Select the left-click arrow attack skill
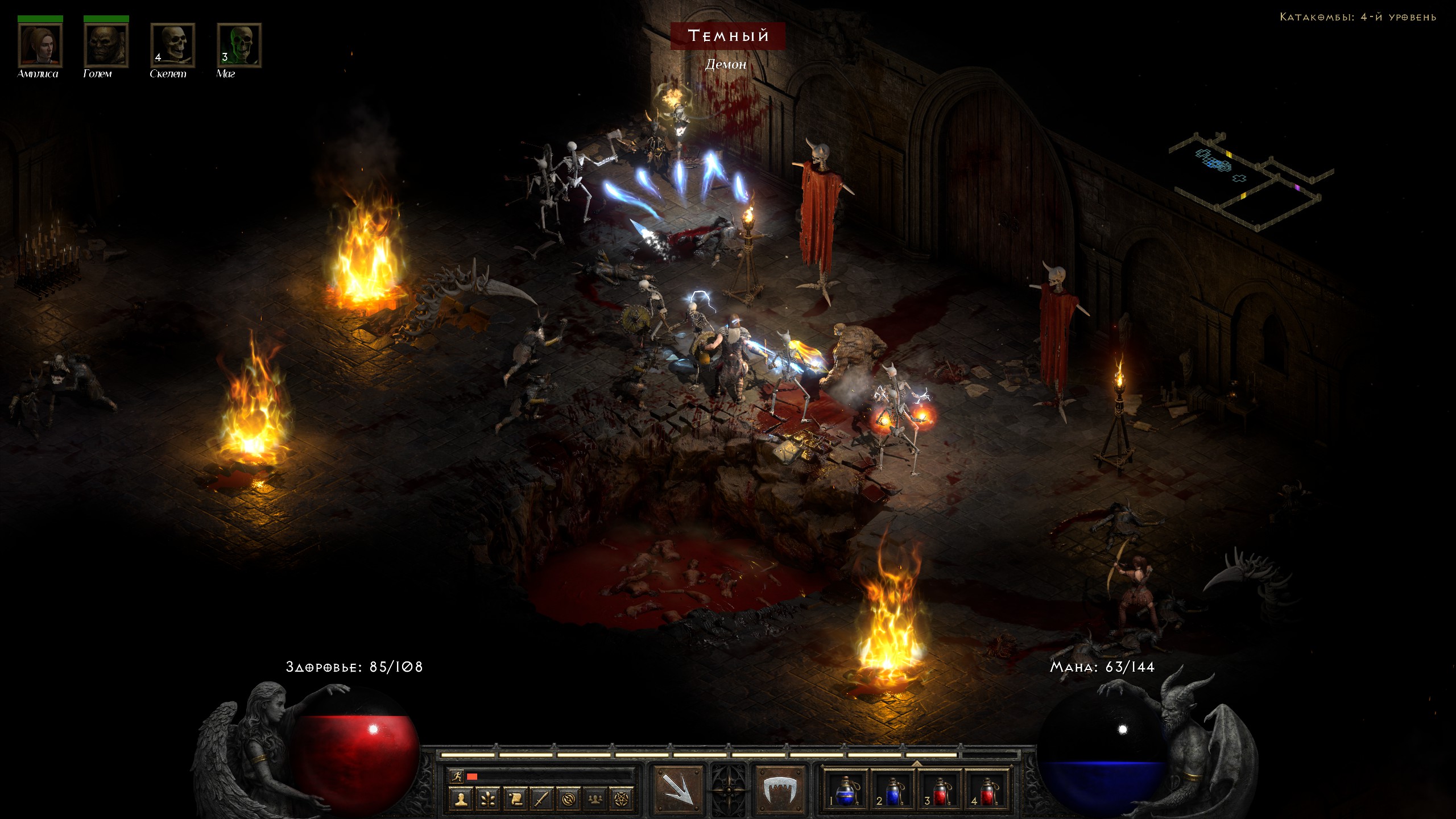 point(678,788)
